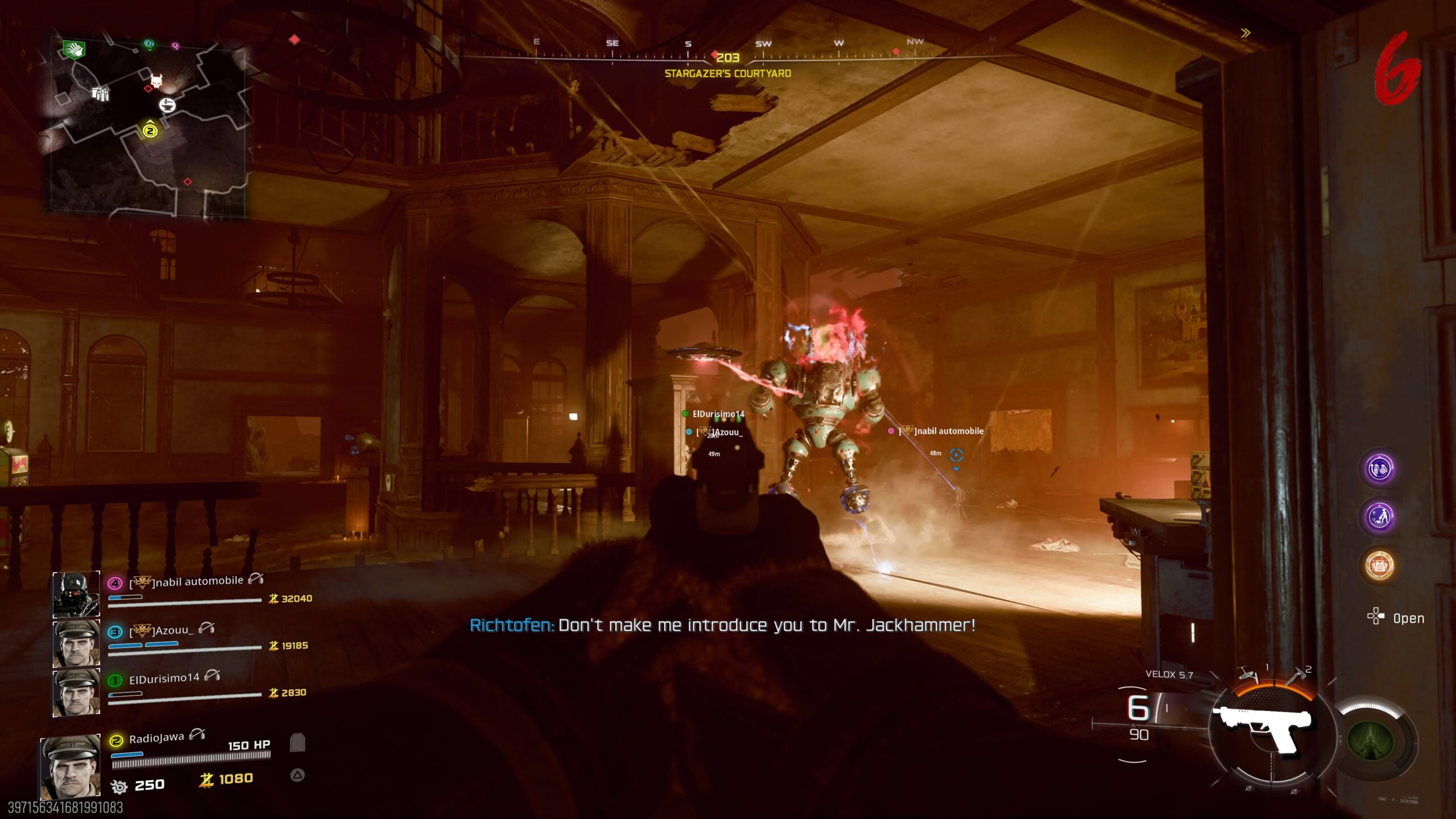
Task: Click the yellow chevron arrows in top corner
Action: pyautogui.click(x=1246, y=33)
